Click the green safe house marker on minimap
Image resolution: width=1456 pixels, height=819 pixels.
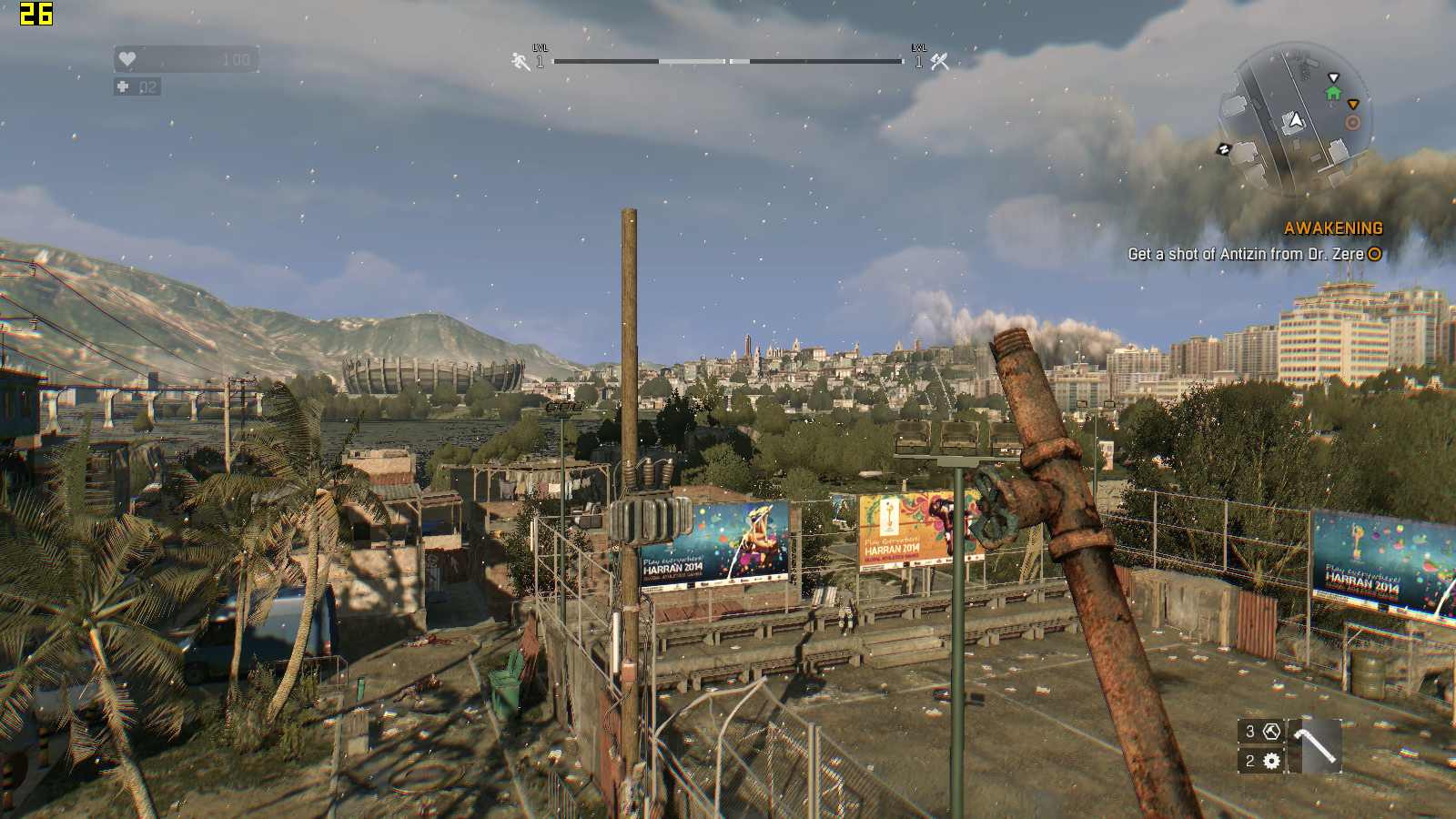(1333, 93)
